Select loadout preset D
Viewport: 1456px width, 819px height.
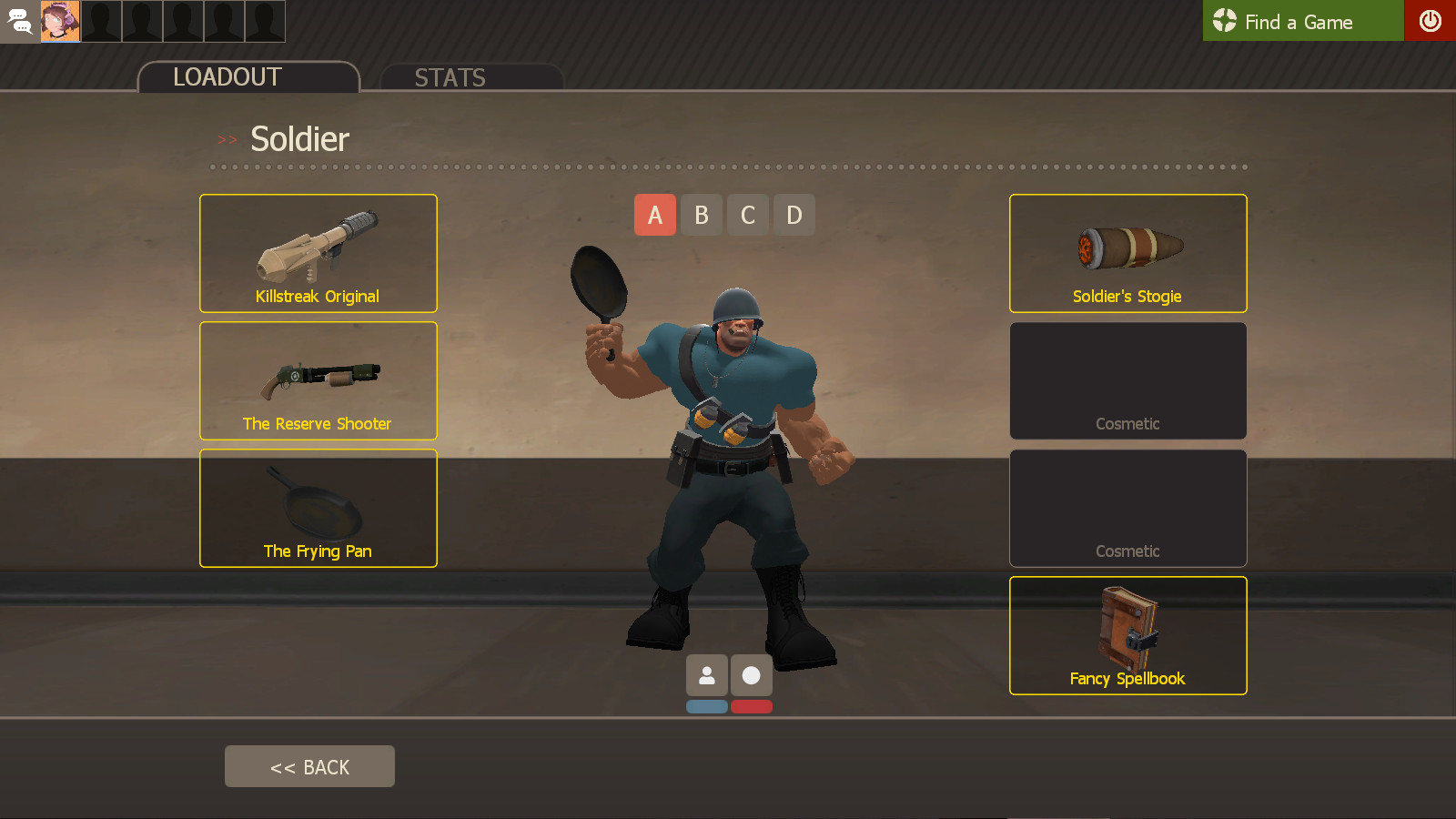pyautogui.click(x=794, y=215)
